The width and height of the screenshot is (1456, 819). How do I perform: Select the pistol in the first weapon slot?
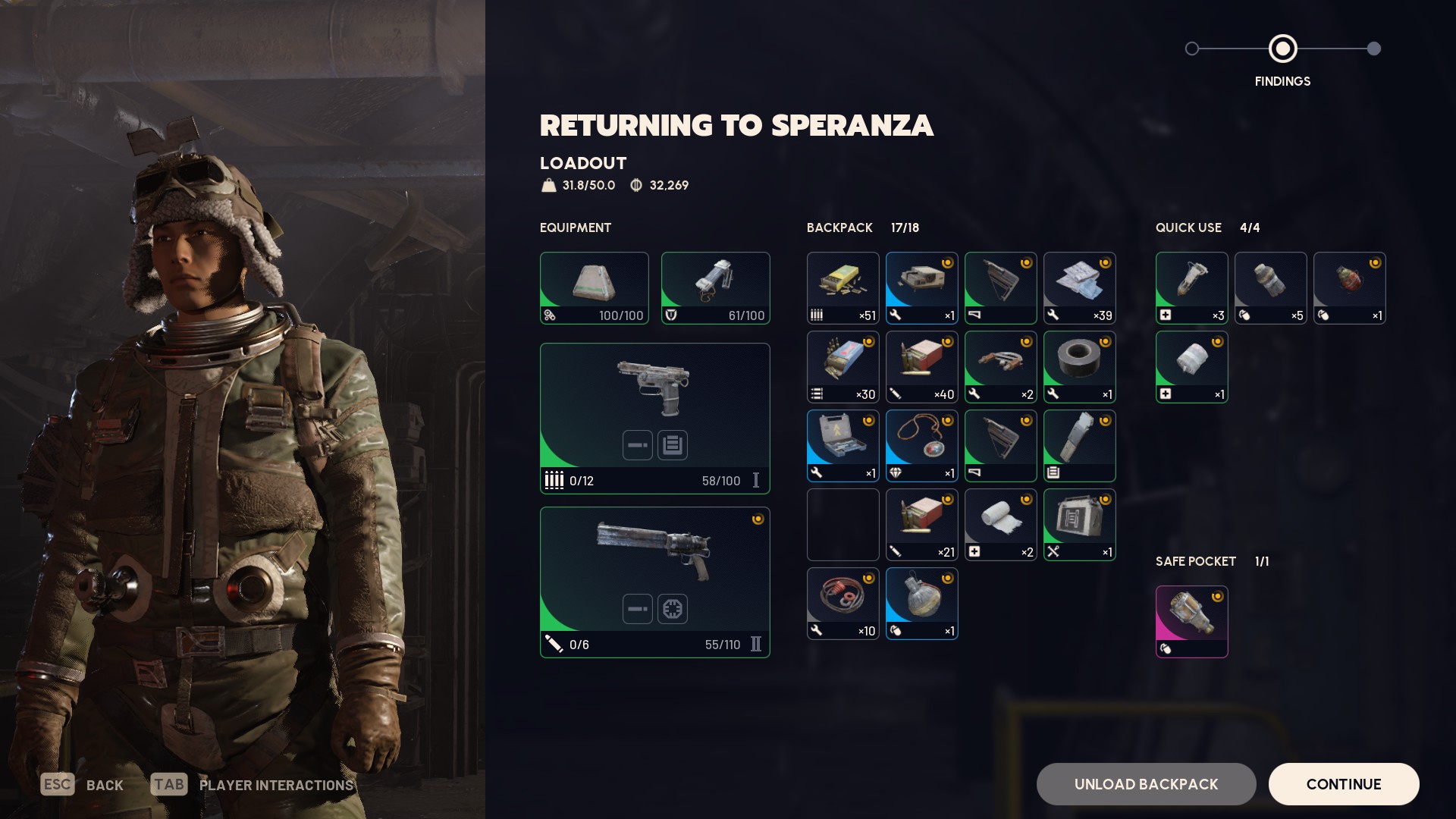(x=654, y=418)
